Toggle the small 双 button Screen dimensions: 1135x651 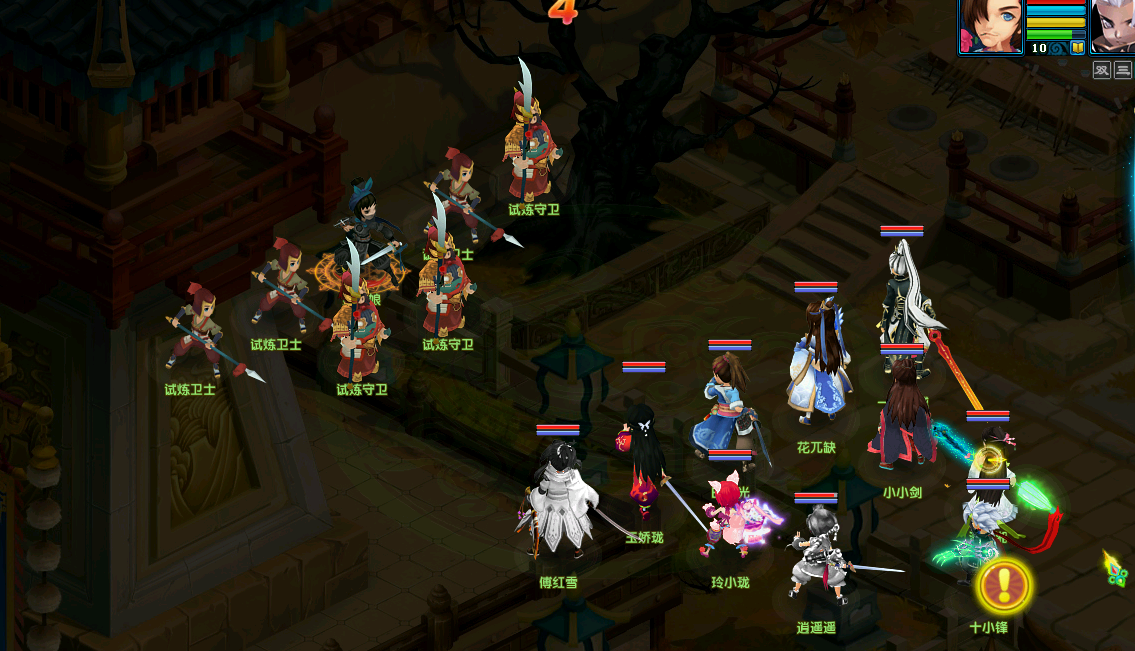pos(1101,70)
